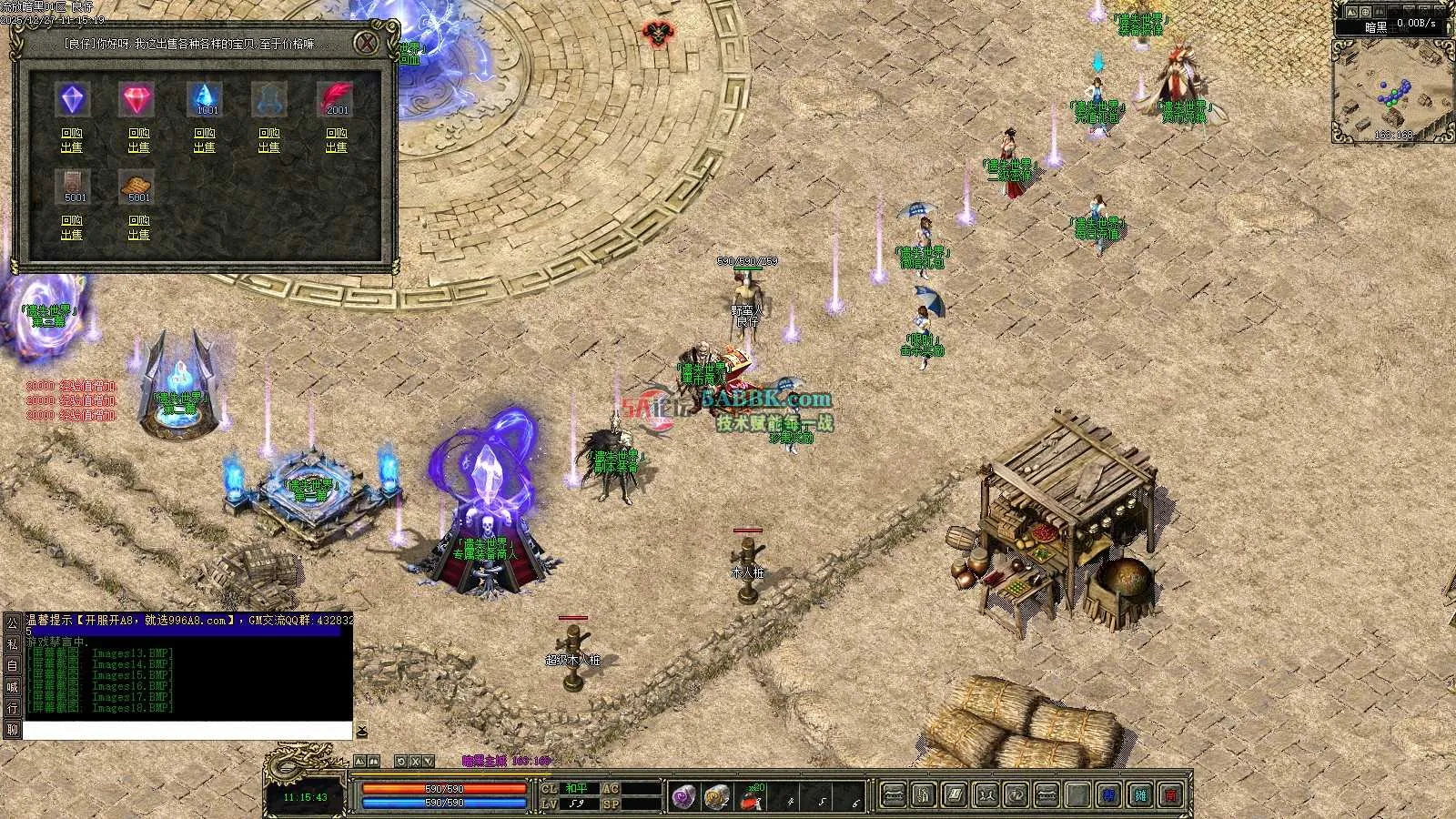Choose the blue crystal shard item
The image size is (1456, 819).
(x=205, y=98)
